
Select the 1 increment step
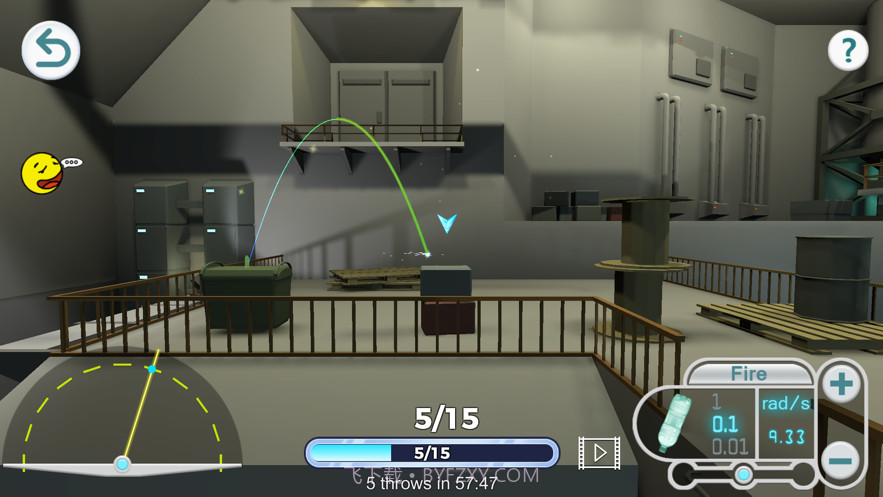coord(715,401)
